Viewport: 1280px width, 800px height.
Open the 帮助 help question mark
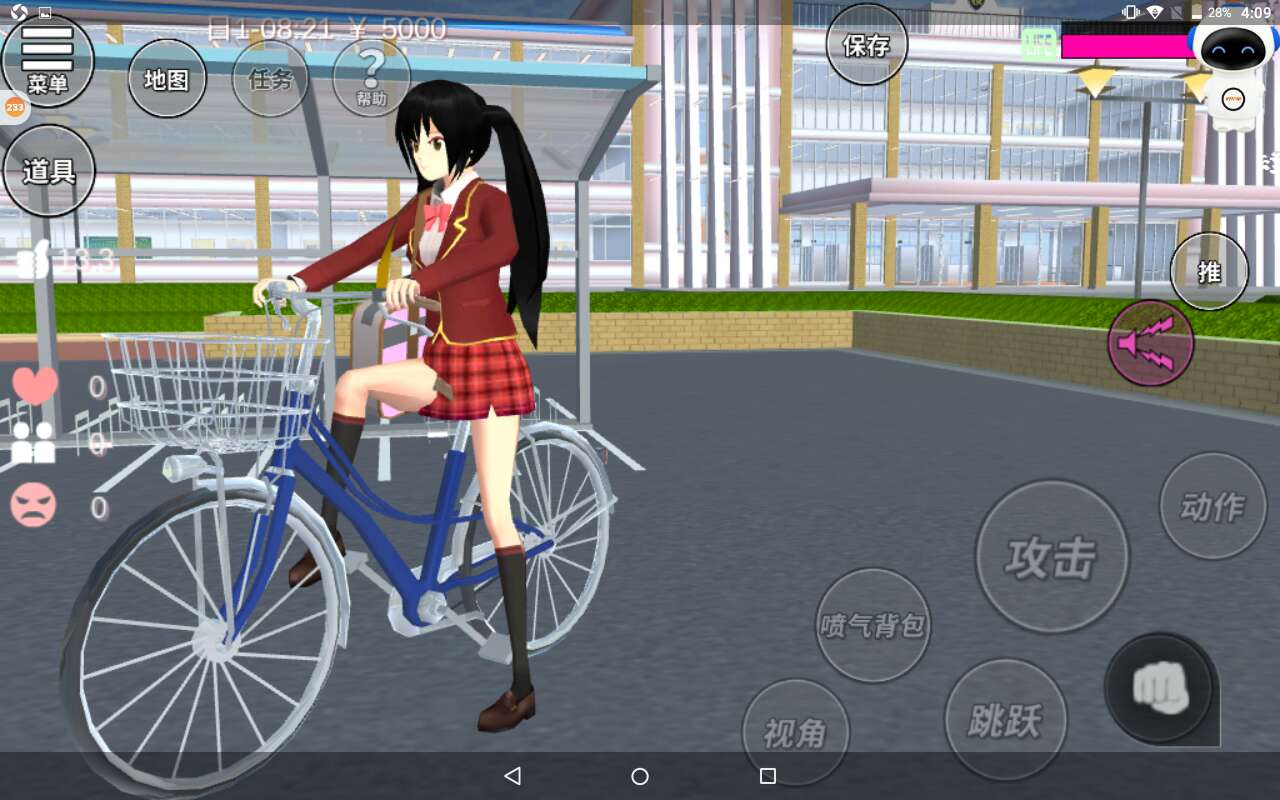372,78
